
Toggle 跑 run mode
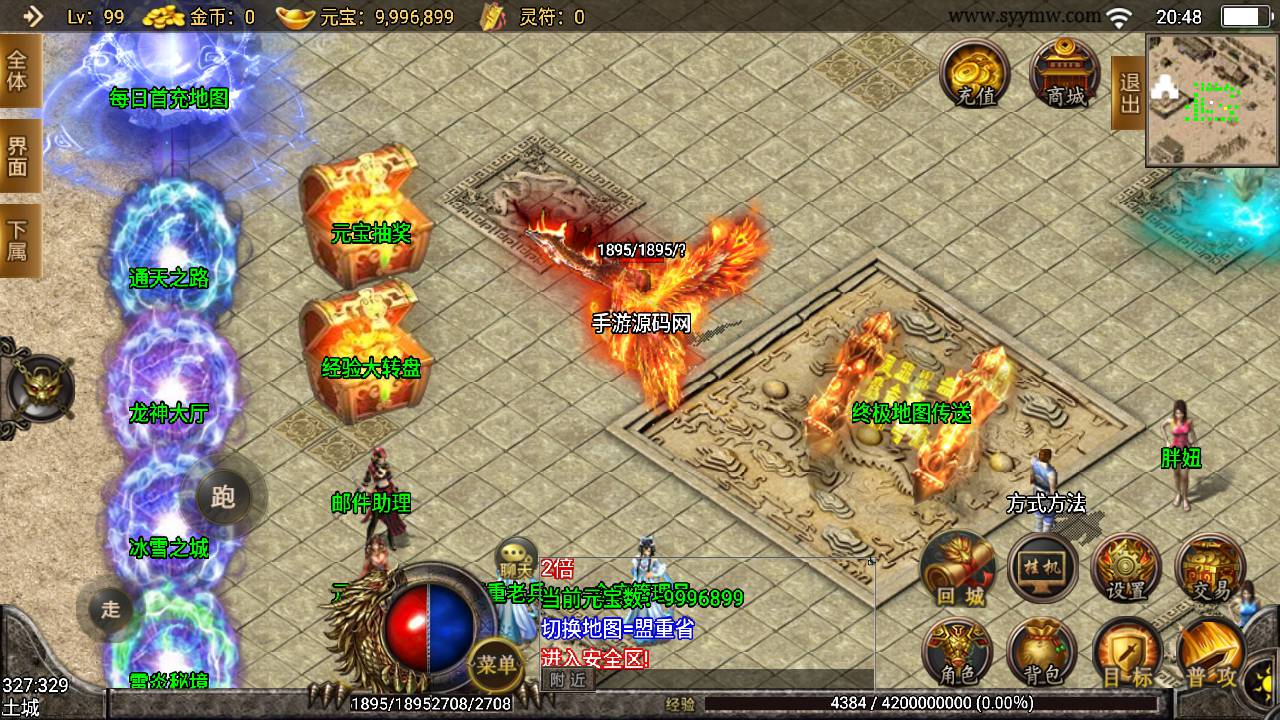pyautogui.click(x=223, y=496)
